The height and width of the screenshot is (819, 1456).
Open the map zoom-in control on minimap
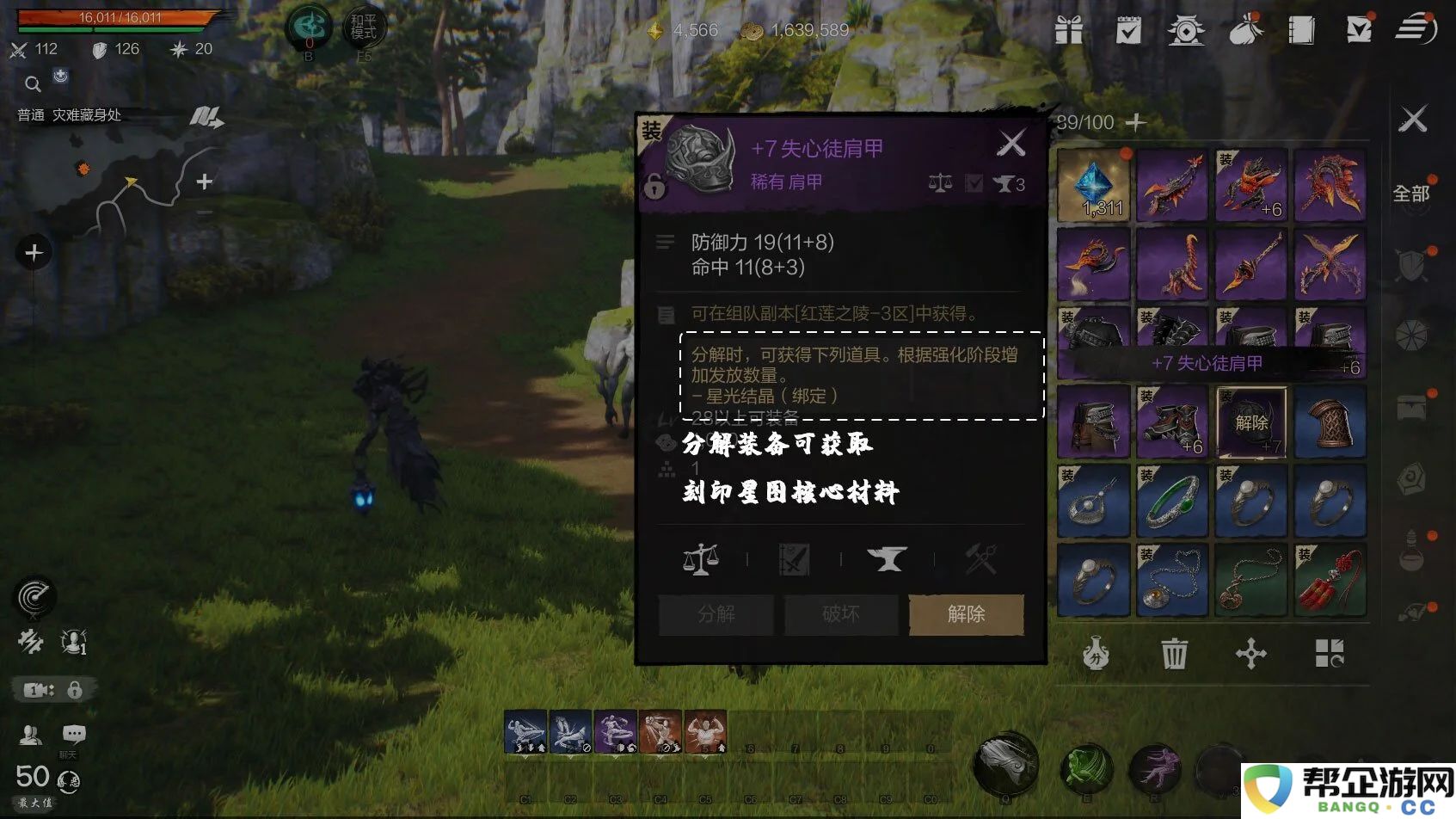coord(204,182)
